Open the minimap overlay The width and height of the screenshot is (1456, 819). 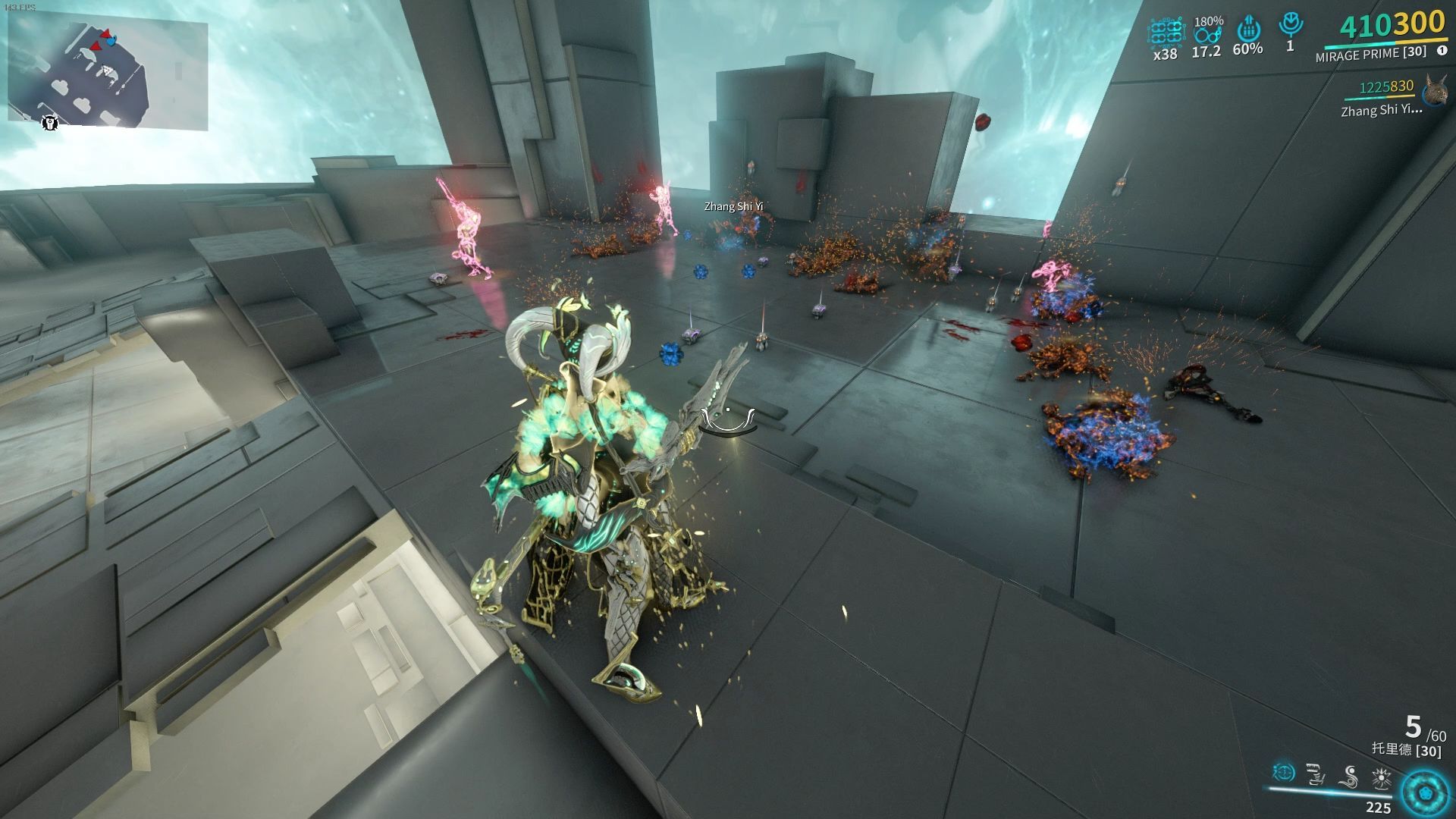(x=108, y=73)
